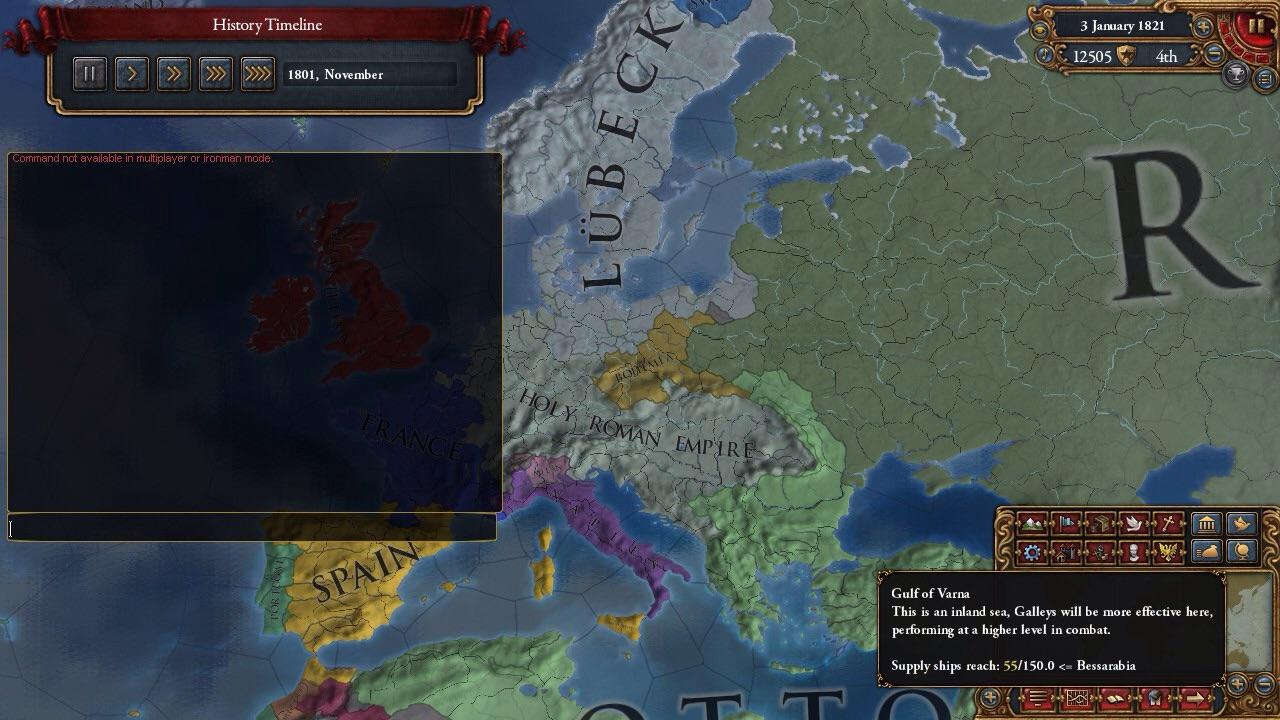This screenshot has height=720, width=1280.
Task: Select the religious mapmode dove icon
Action: [x=1135, y=523]
